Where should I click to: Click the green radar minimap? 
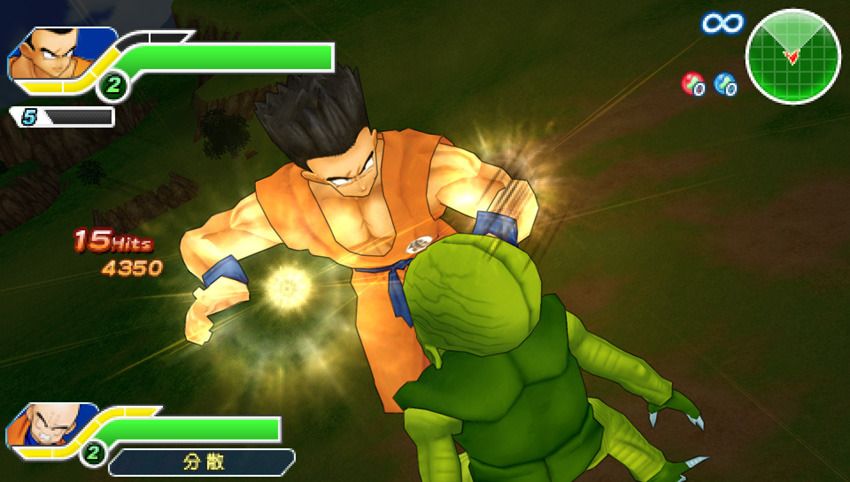click(x=792, y=56)
